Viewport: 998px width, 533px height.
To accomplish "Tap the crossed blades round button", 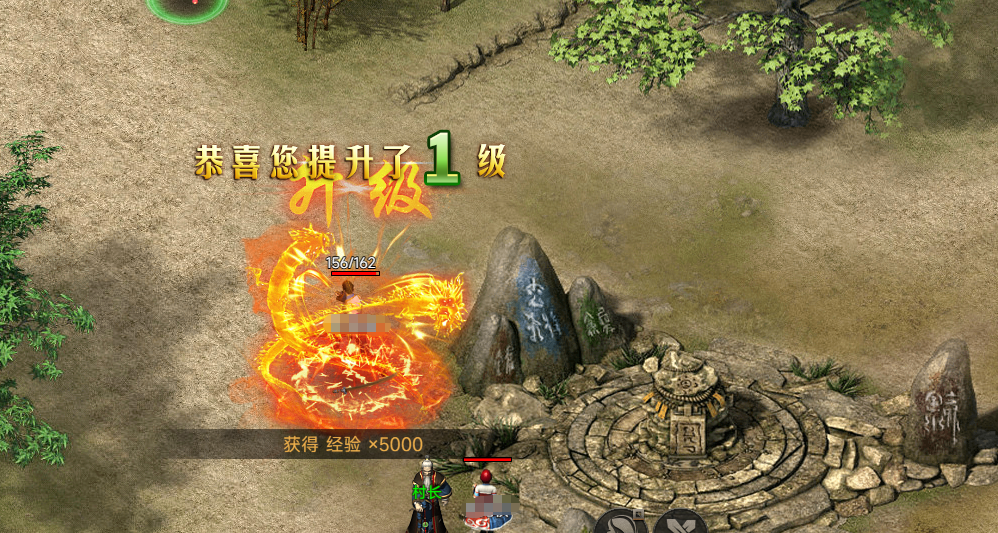I will 680,524.
